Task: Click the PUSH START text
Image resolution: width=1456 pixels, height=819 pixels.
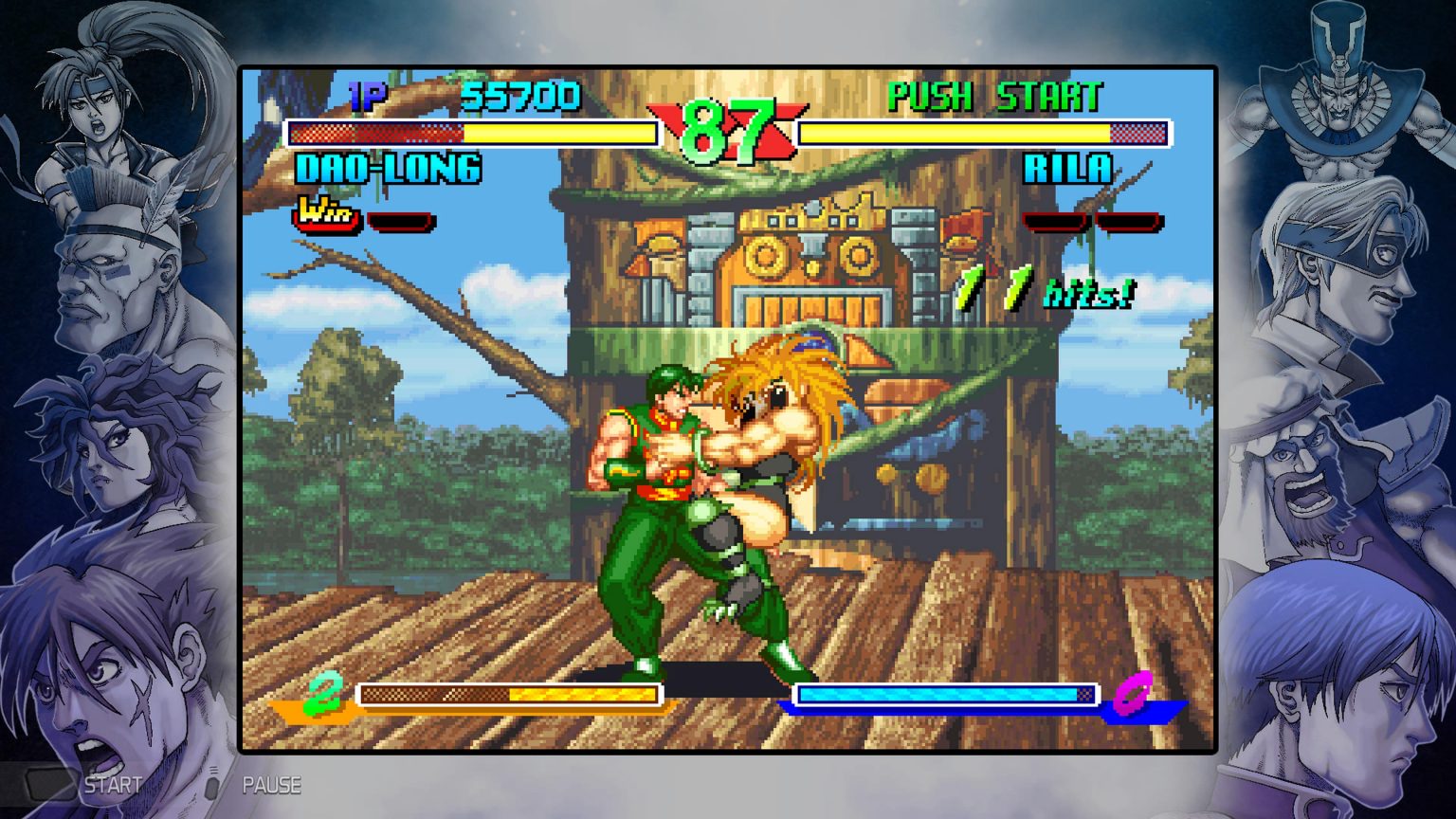Action: [x=992, y=93]
